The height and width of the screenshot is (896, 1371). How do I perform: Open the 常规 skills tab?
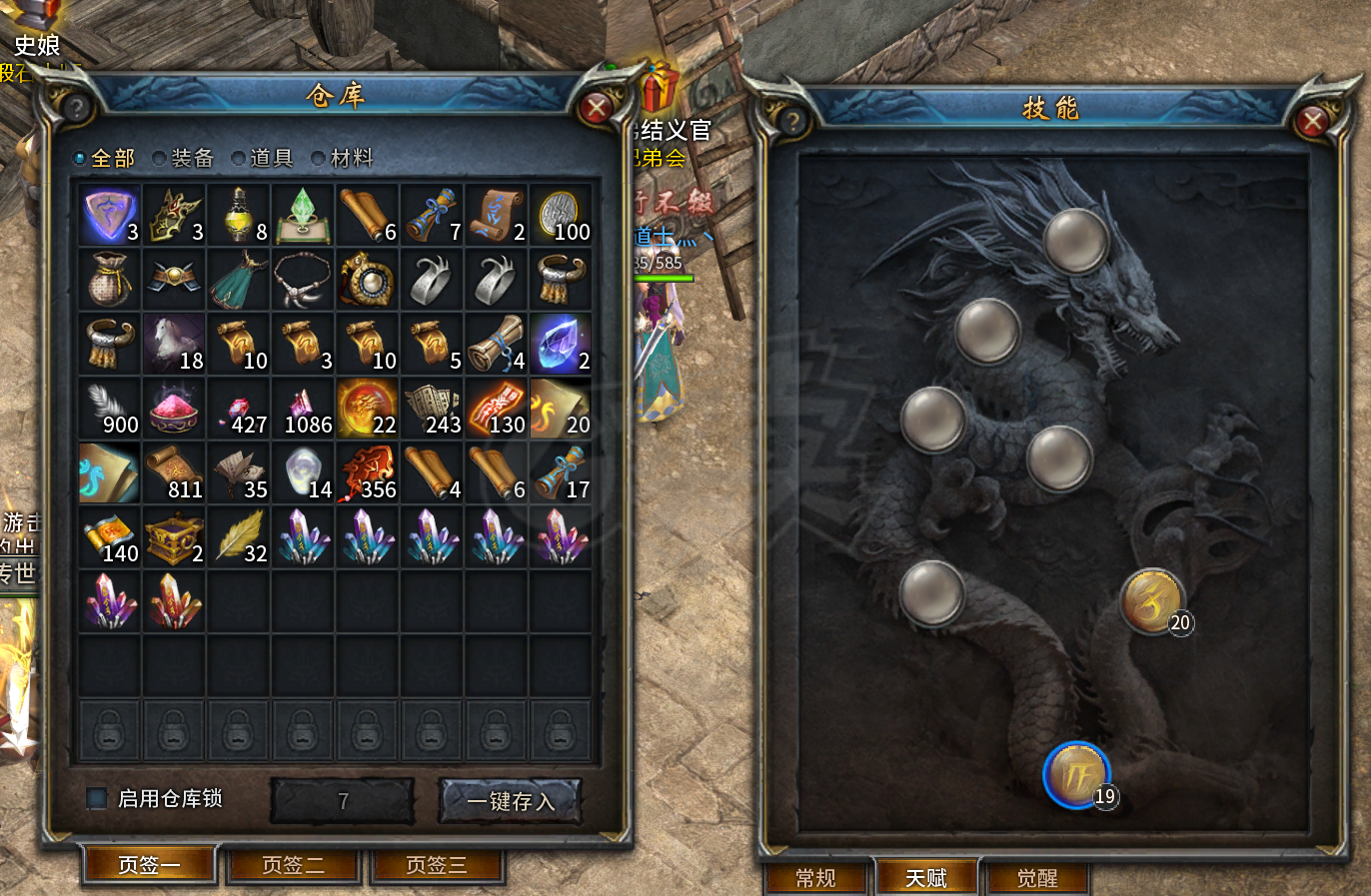pos(815,878)
